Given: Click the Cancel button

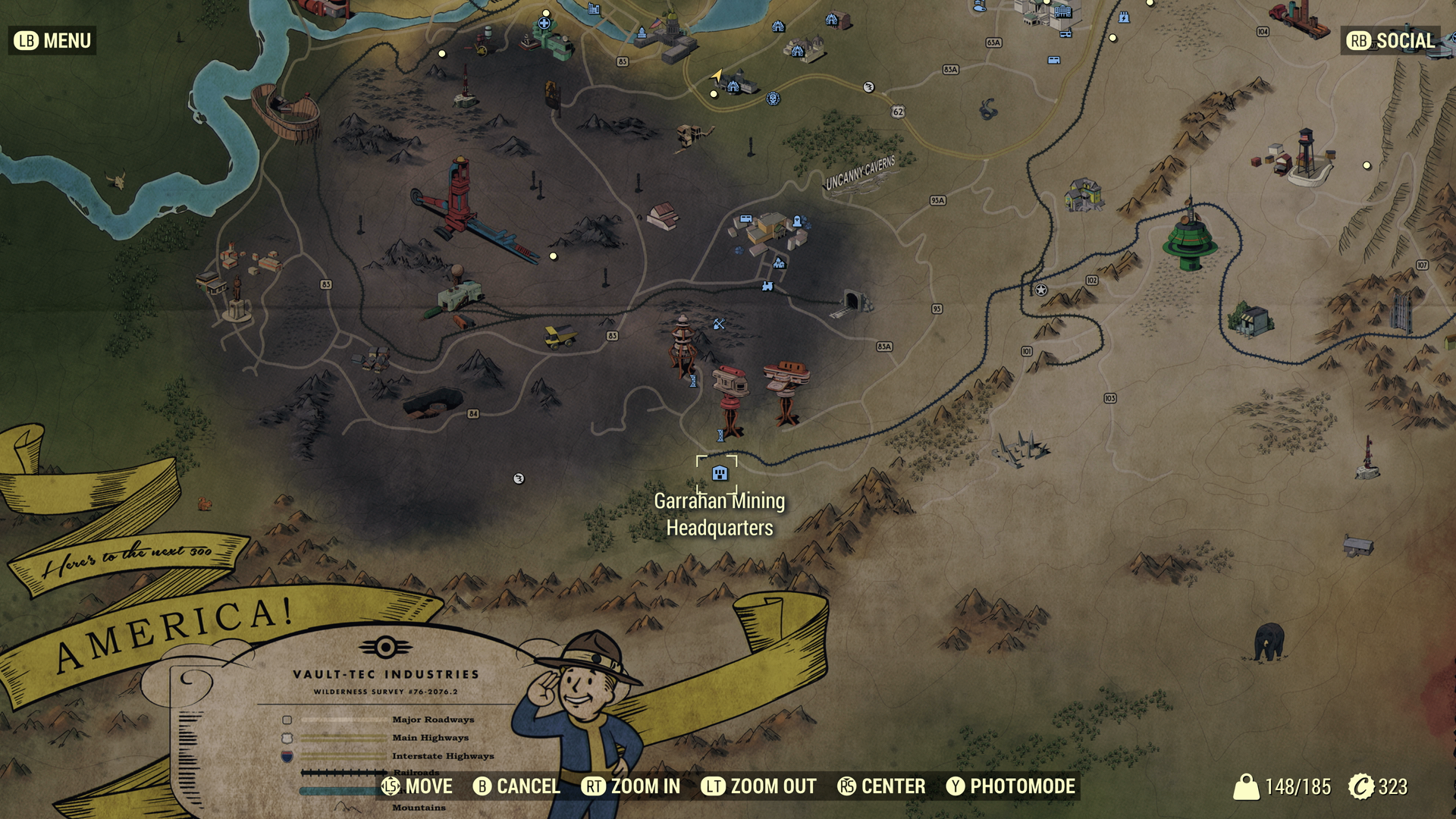Looking at the screenshot, I should [x=516, y=786].
